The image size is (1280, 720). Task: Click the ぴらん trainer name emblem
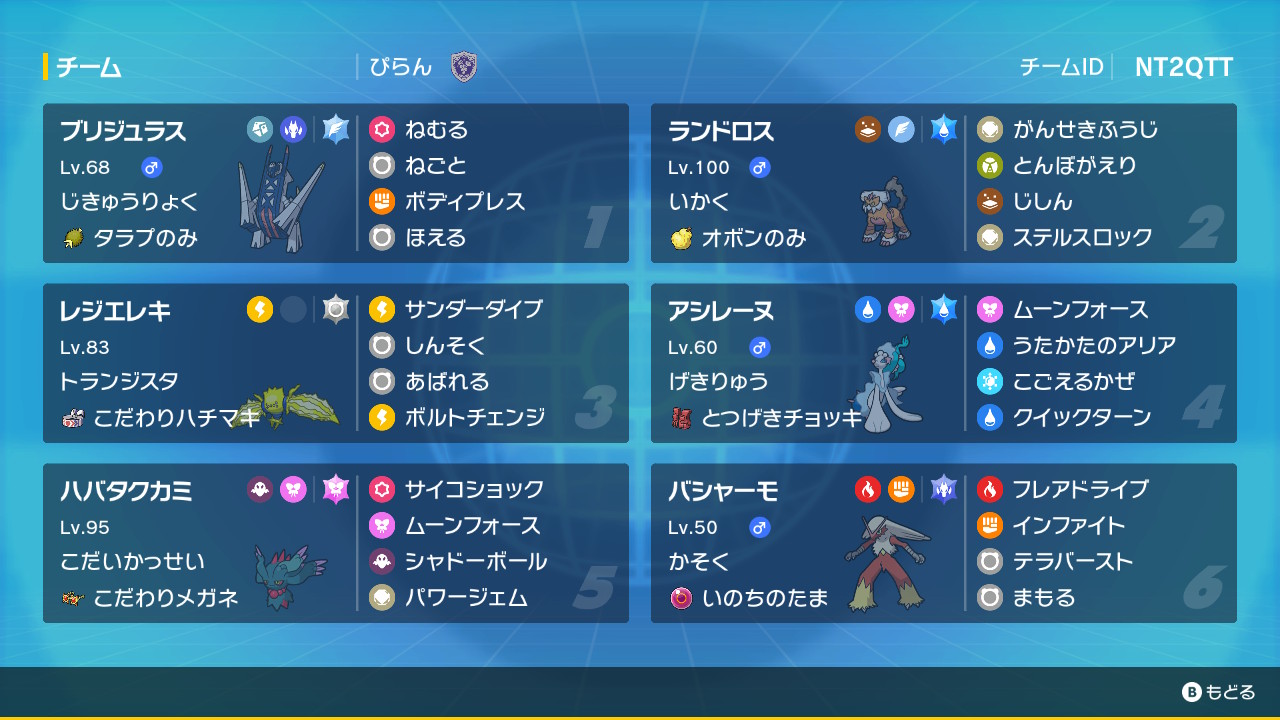coord(463,67)
